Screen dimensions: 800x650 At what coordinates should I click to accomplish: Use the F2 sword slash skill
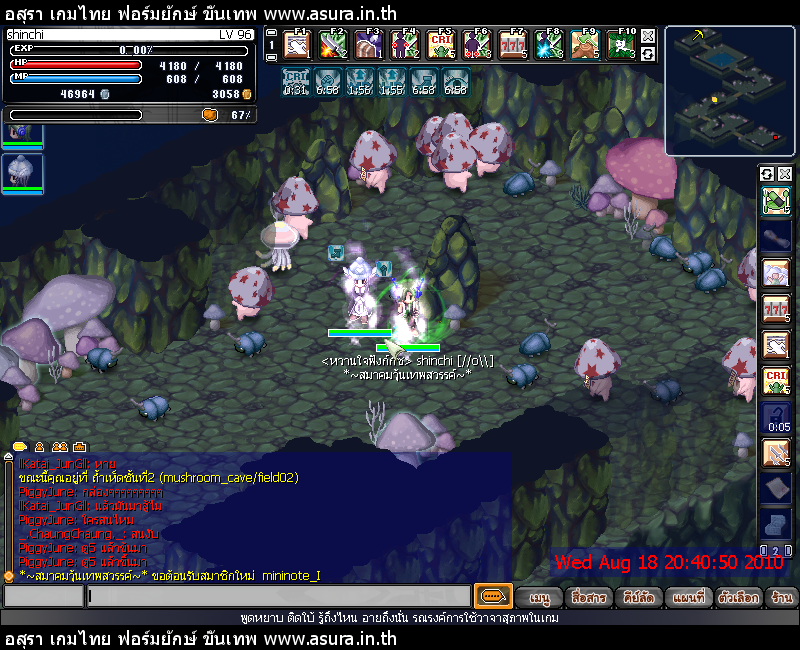[x=330, y=45]
